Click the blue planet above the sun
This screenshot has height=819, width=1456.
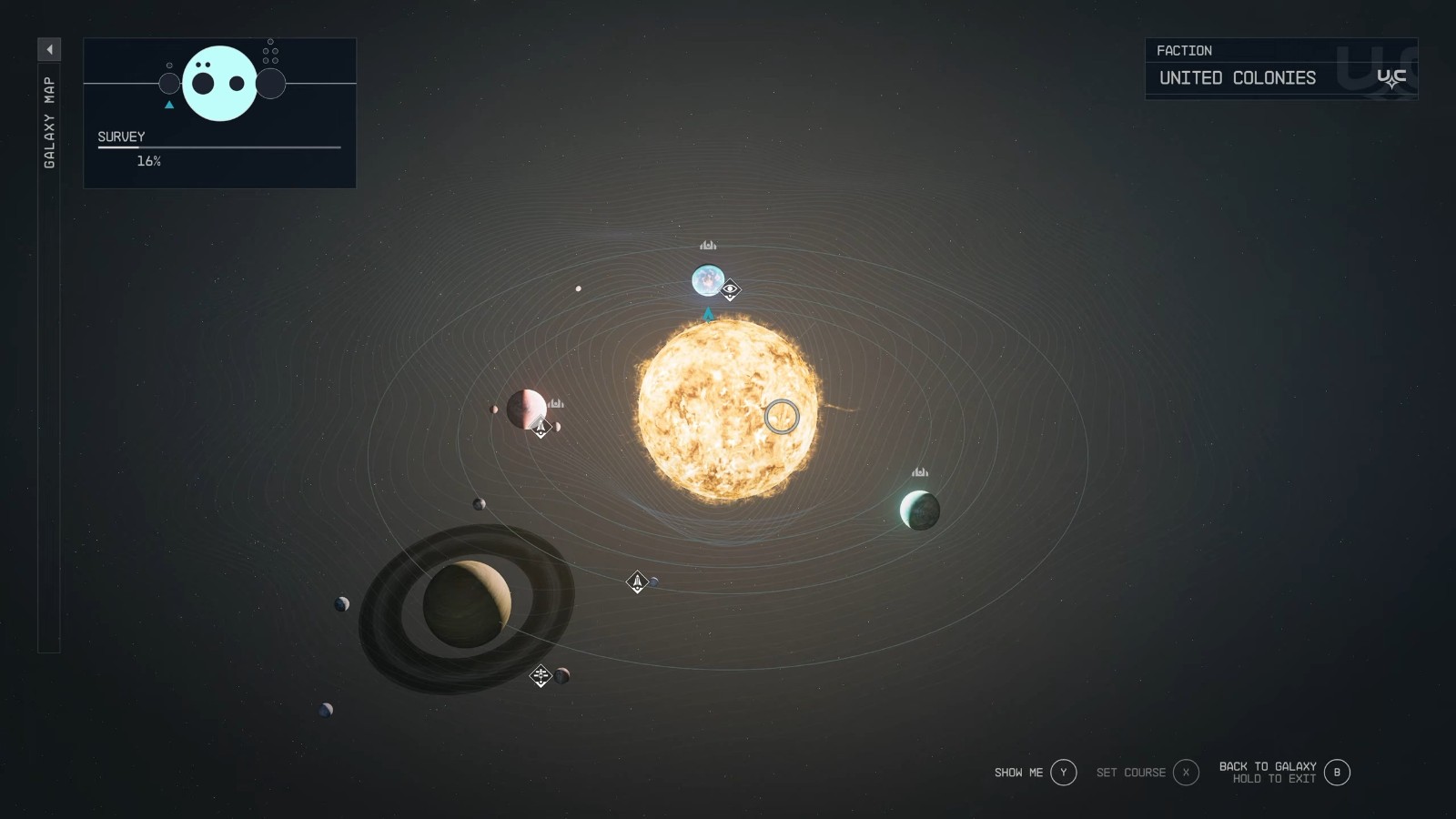click(709, 281)
